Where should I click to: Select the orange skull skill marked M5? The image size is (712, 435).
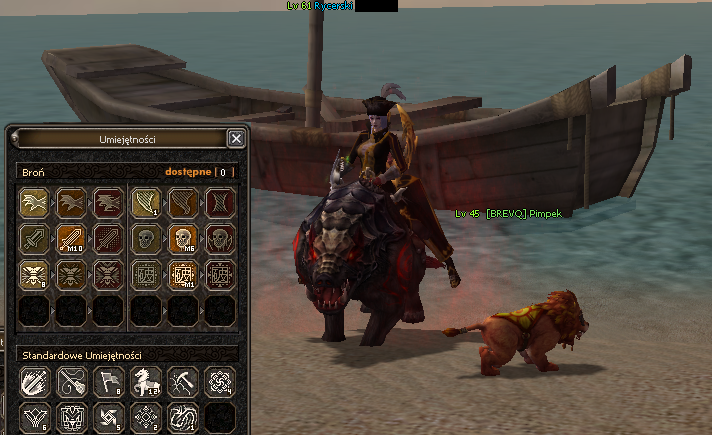182,238
